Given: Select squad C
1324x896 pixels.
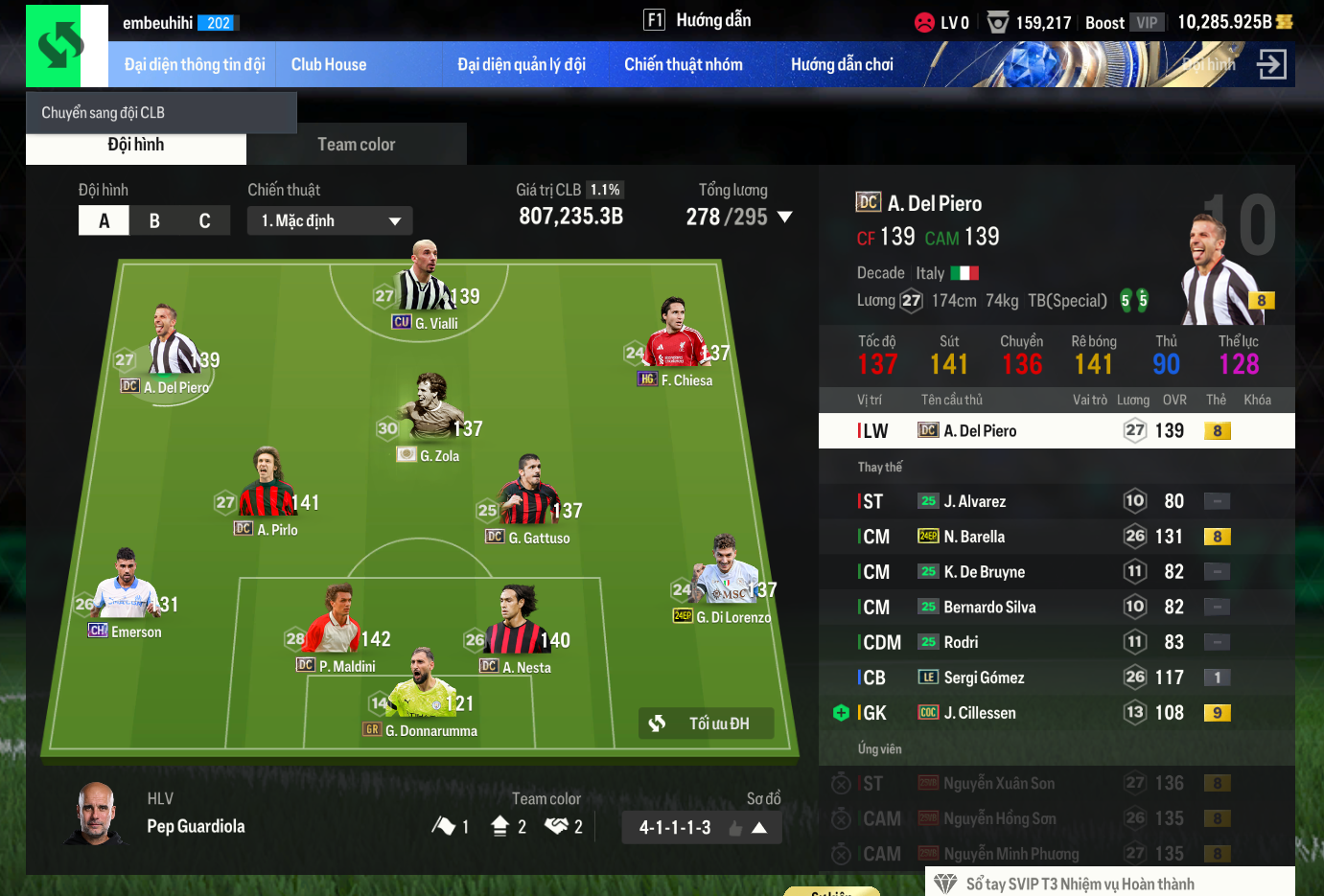Looking at the screenshot, I should 204,221.
